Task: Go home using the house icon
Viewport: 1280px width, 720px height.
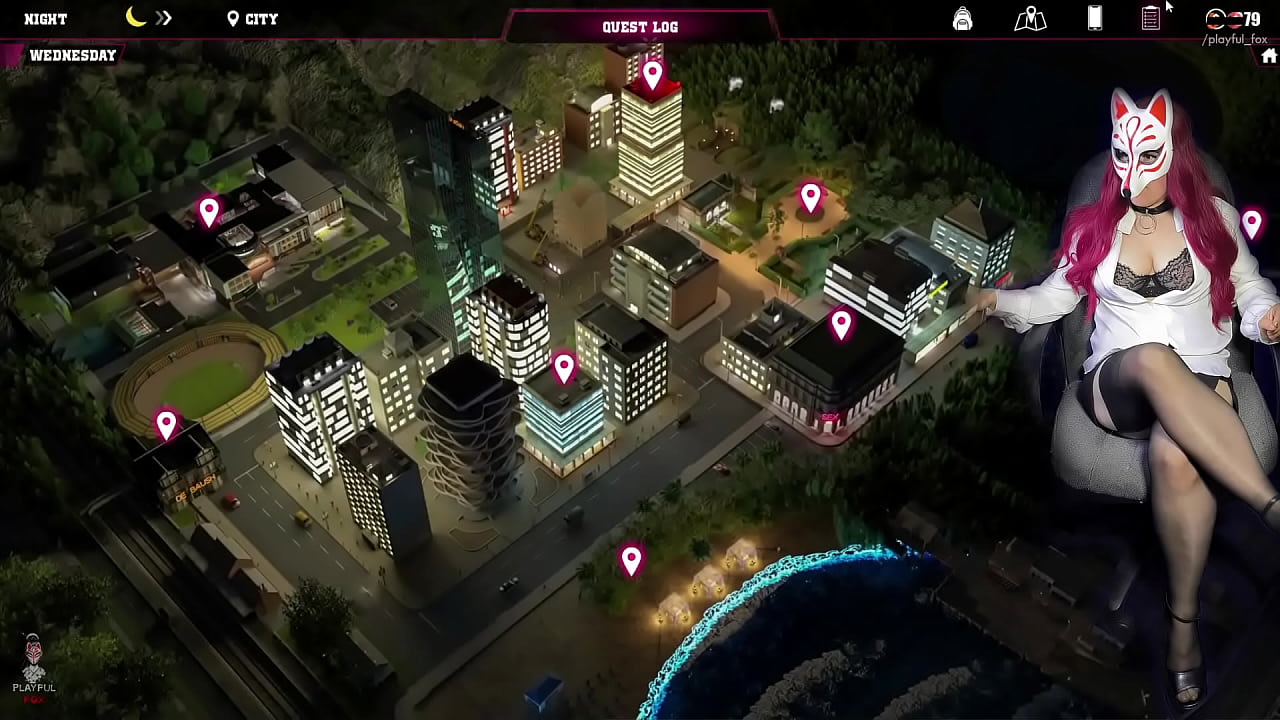Action: click(1269, 56)
